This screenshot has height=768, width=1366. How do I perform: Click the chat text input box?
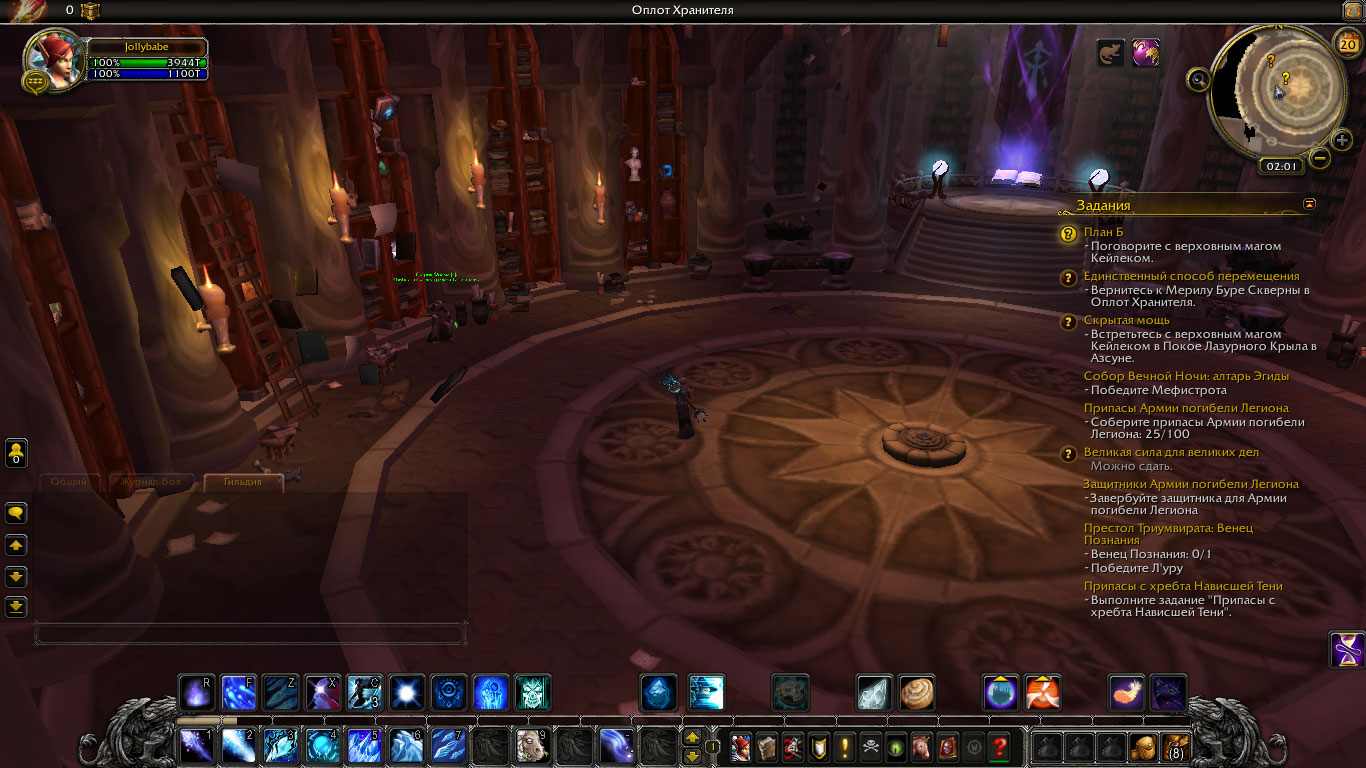coord(250,634)
